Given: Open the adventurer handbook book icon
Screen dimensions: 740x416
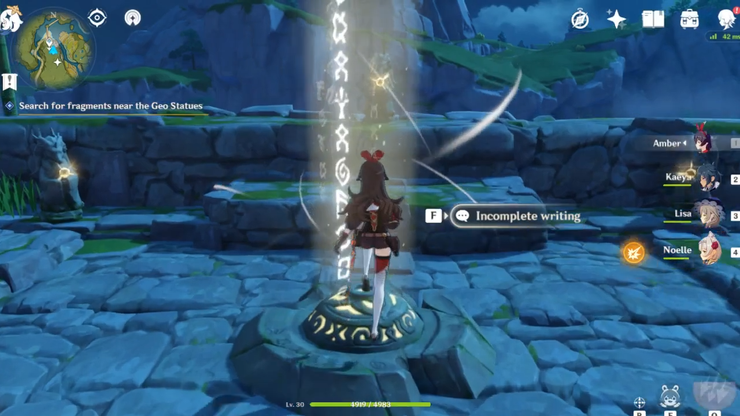Looking at the screenshot, I should point(653,20).
